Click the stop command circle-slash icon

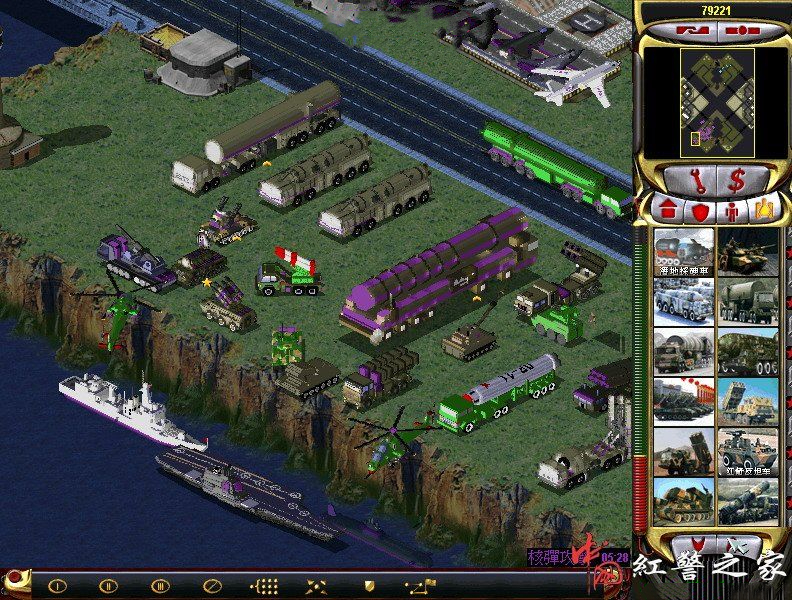click(212, 586)
